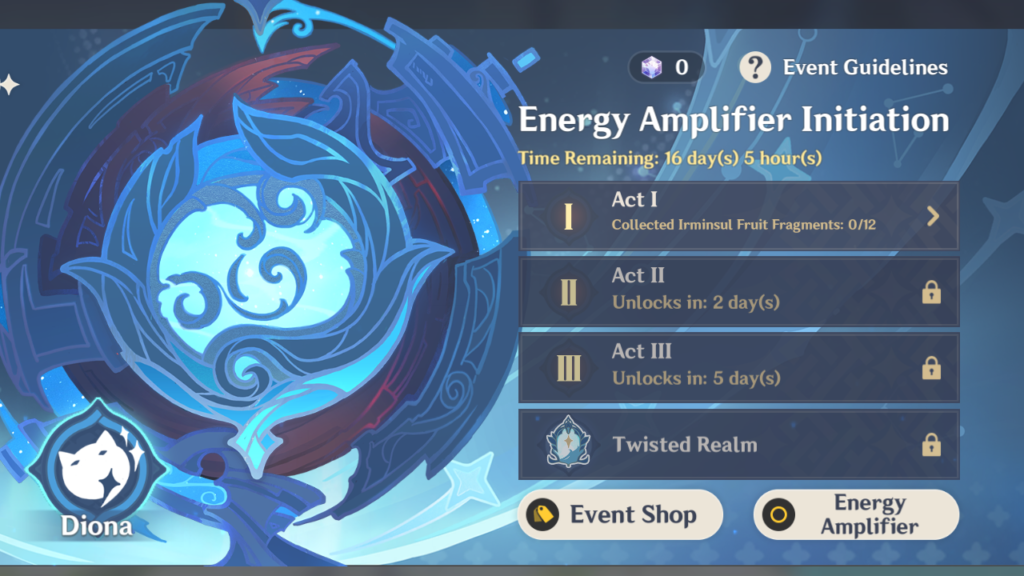Choose the locked Act III row
The height and width of the screenshot is (576, 1024).
coord(738,367)
